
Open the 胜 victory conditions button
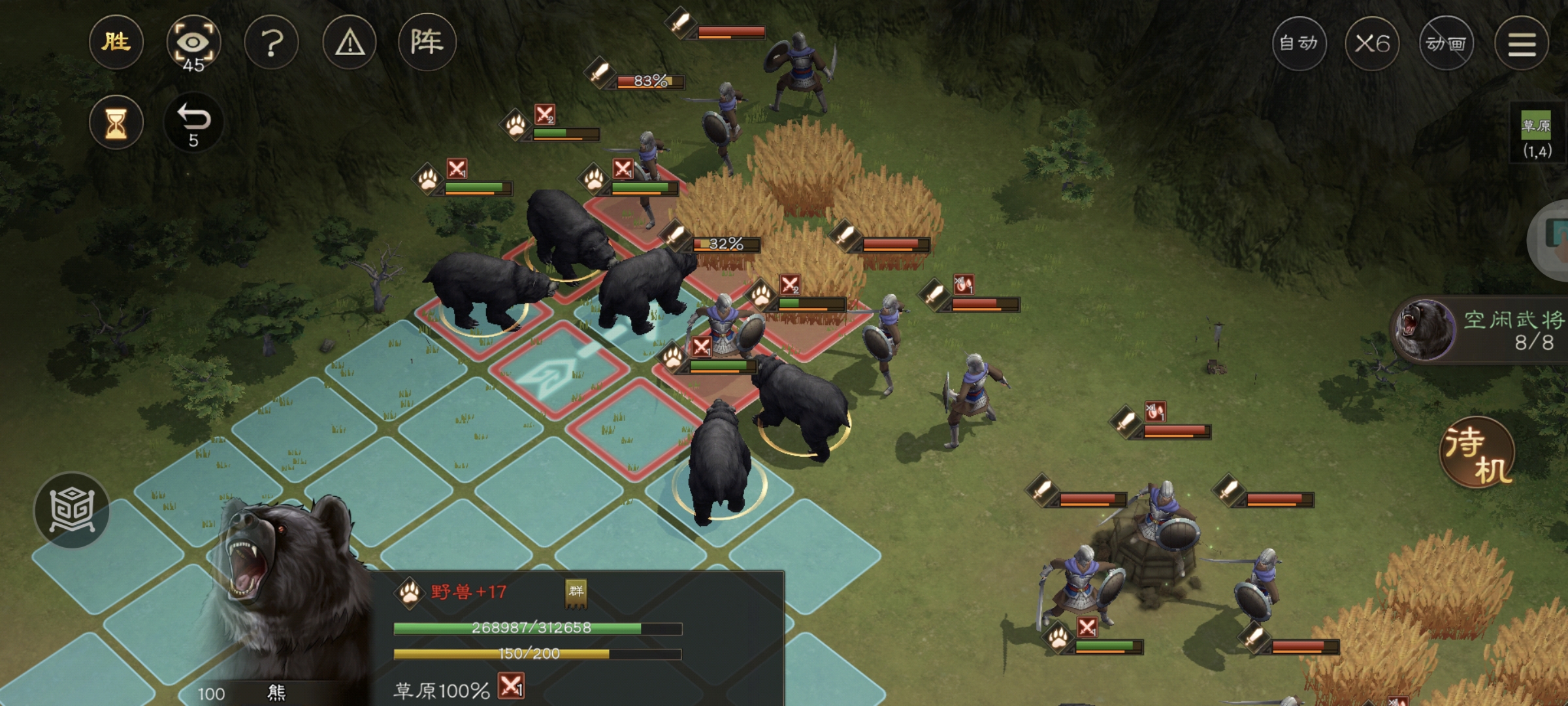116,43
